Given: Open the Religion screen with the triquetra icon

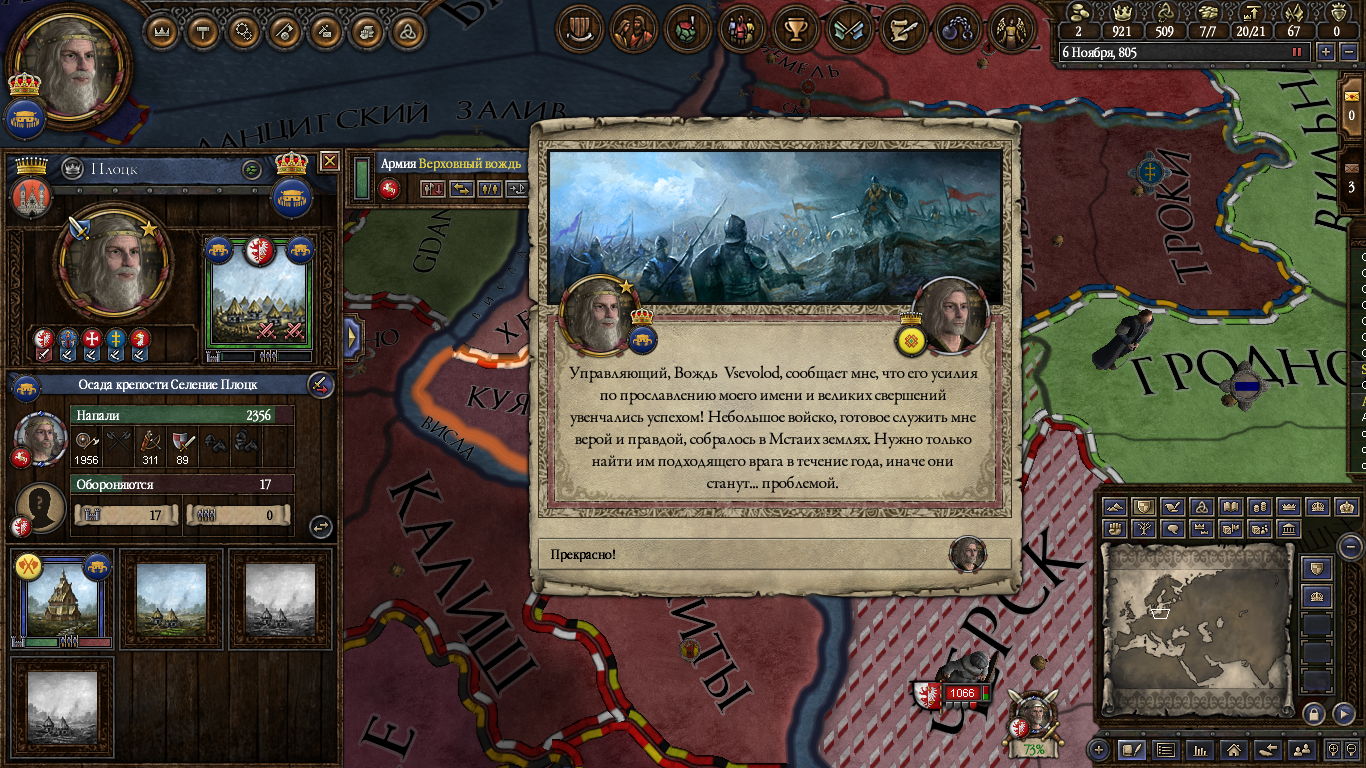Looking at the screenshot, I should 406,31.
